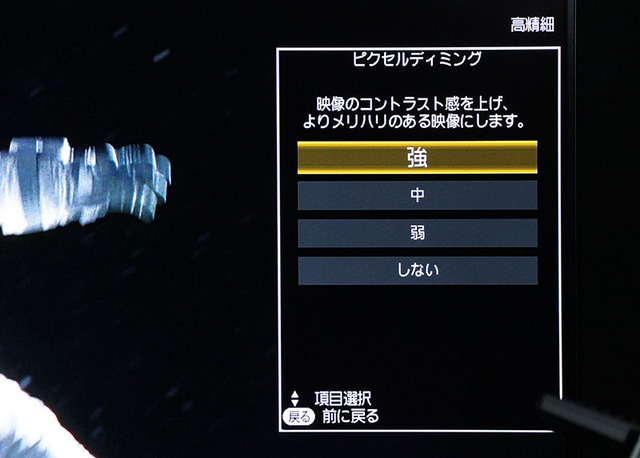Screen dimensions: 640x458
Task: Choose the 中 dimming level
Action: coord(417,196)
